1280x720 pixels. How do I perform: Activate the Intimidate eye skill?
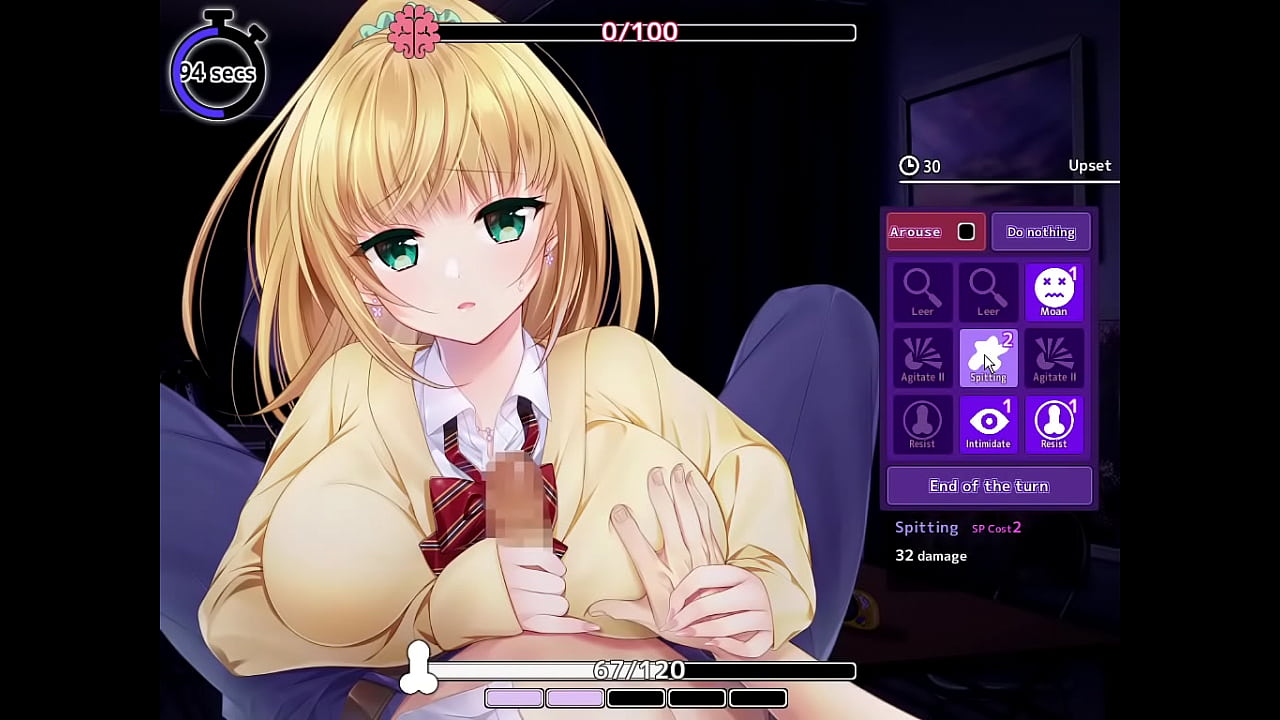[988, 423]
